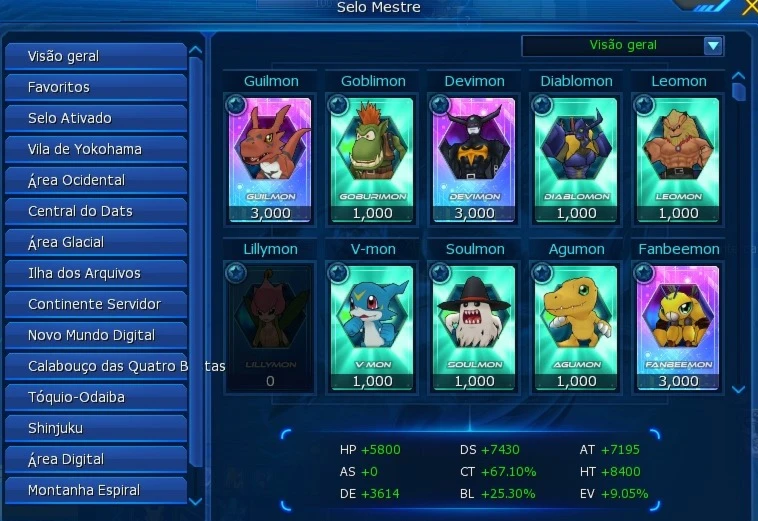Click the Leomon seal card

[x=679, y=158]
